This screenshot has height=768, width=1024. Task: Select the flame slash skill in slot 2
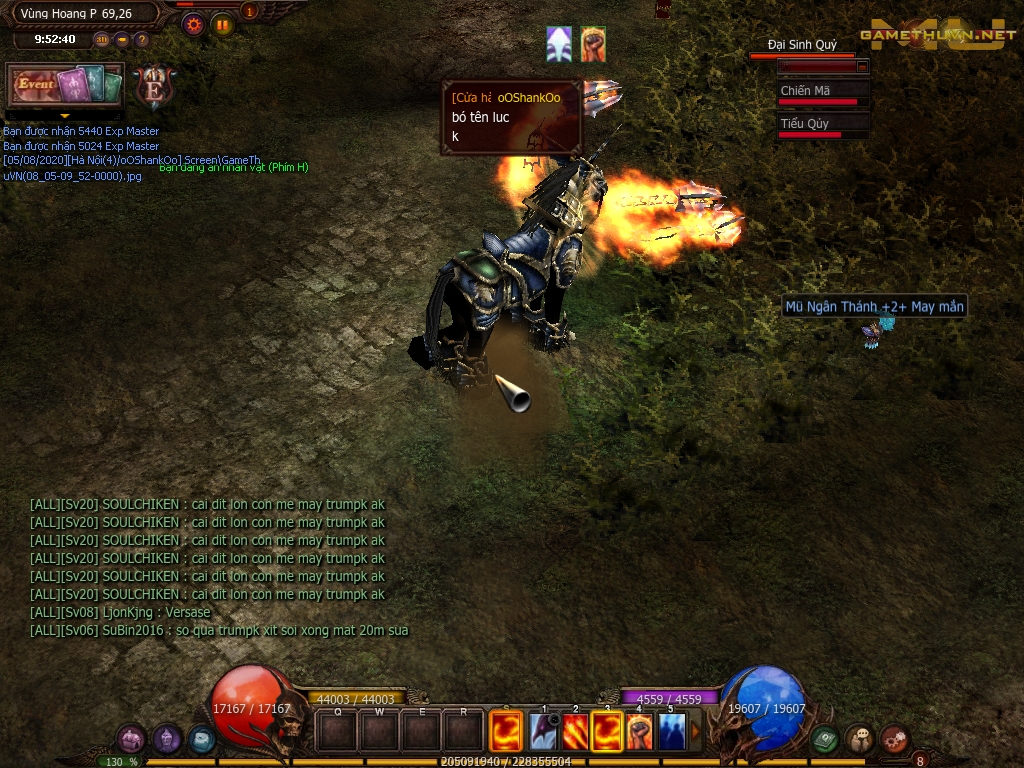point(575,731)
